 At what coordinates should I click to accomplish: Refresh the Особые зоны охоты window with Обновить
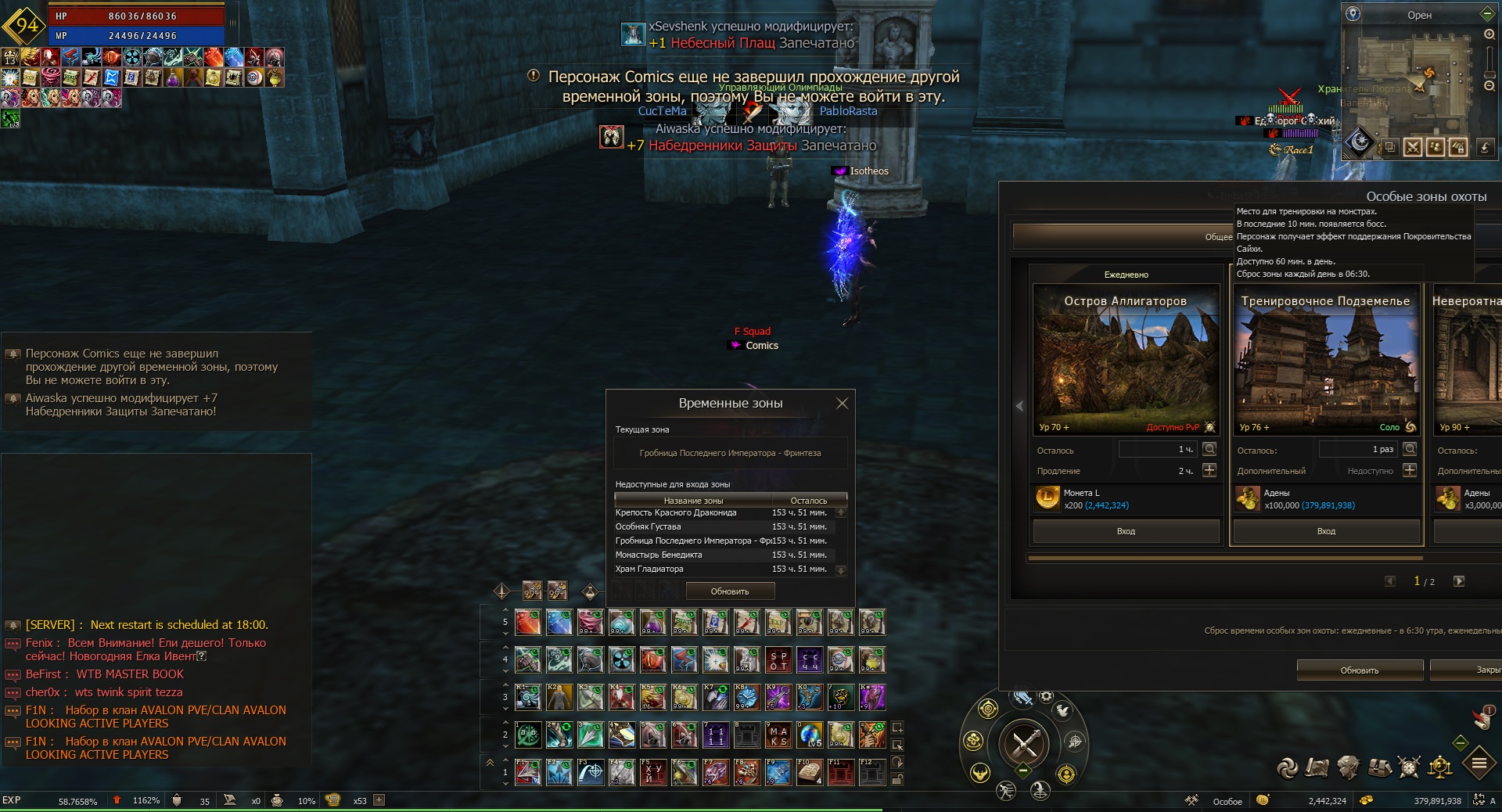[1360, 670]
